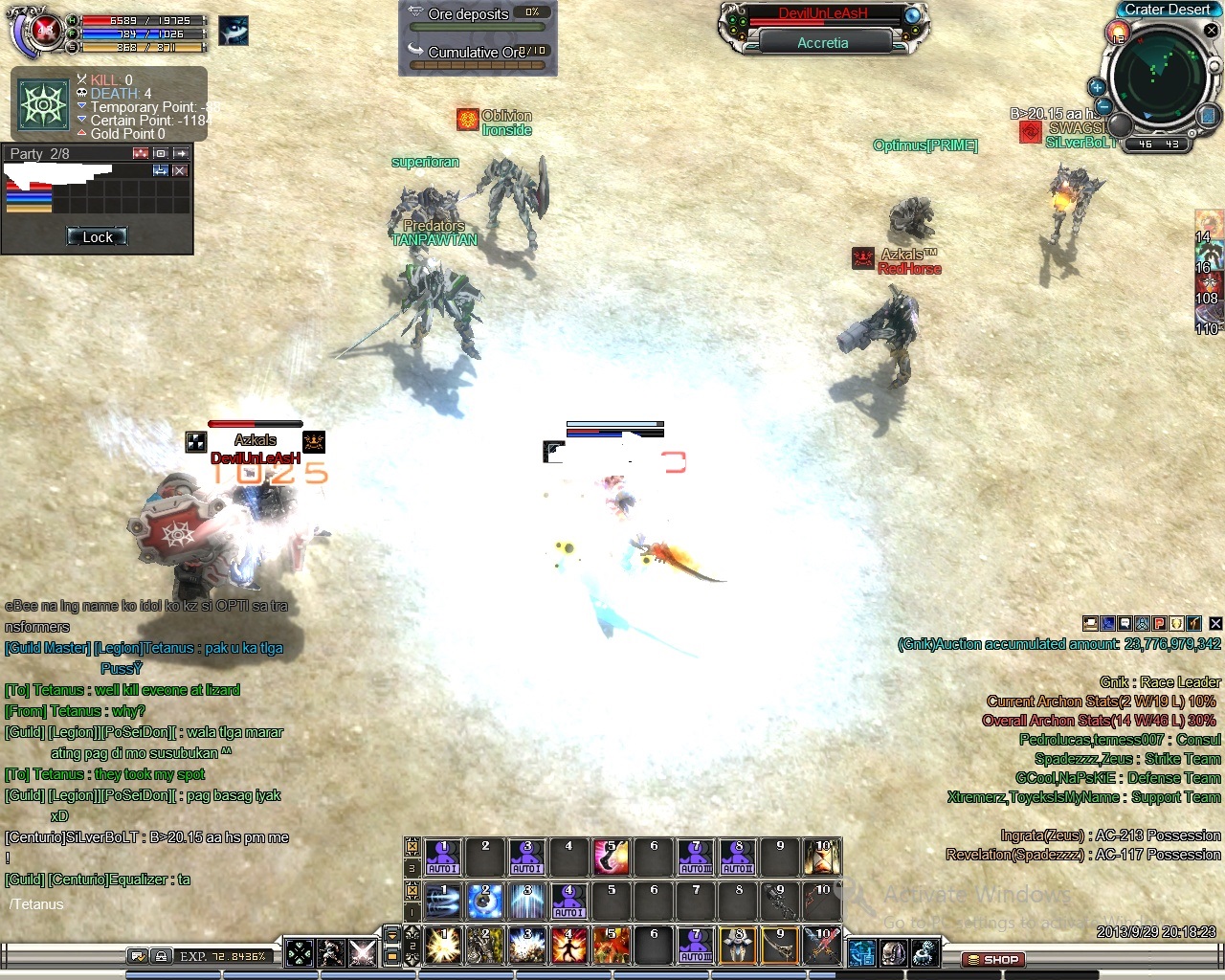This screenshot has width=1225, height=980.
Task: Close the chat window icon strip
Action: point(1215,624)
